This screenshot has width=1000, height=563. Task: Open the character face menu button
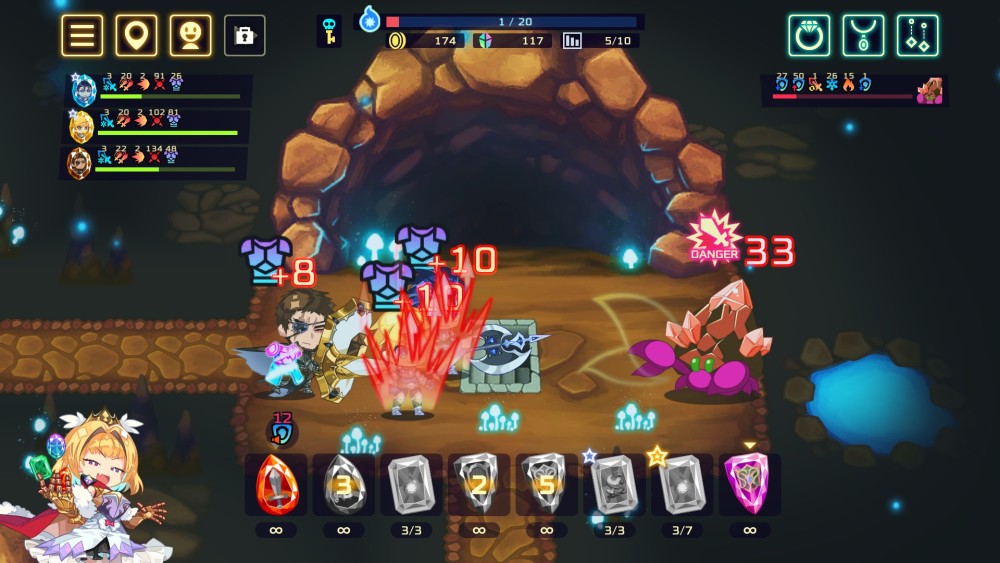coord(190,35)
